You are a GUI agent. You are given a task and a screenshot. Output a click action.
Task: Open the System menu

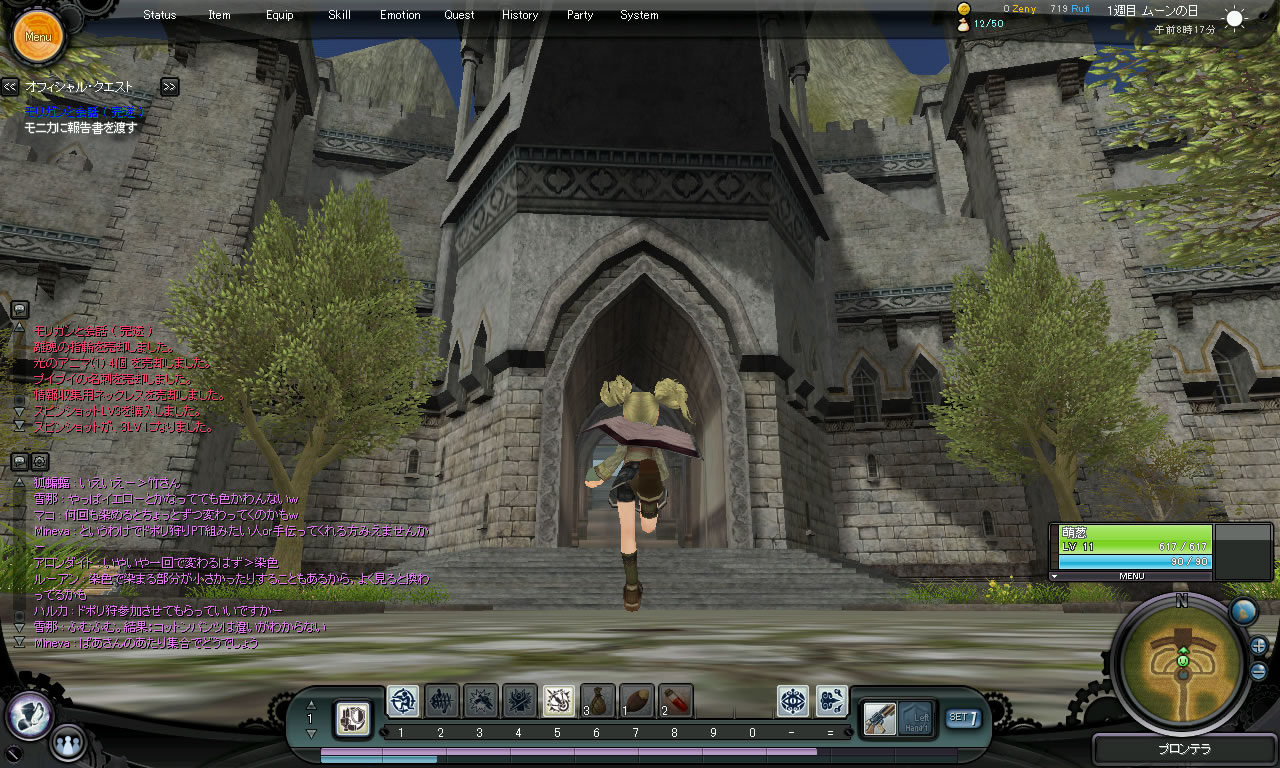[x=639, y=15]
